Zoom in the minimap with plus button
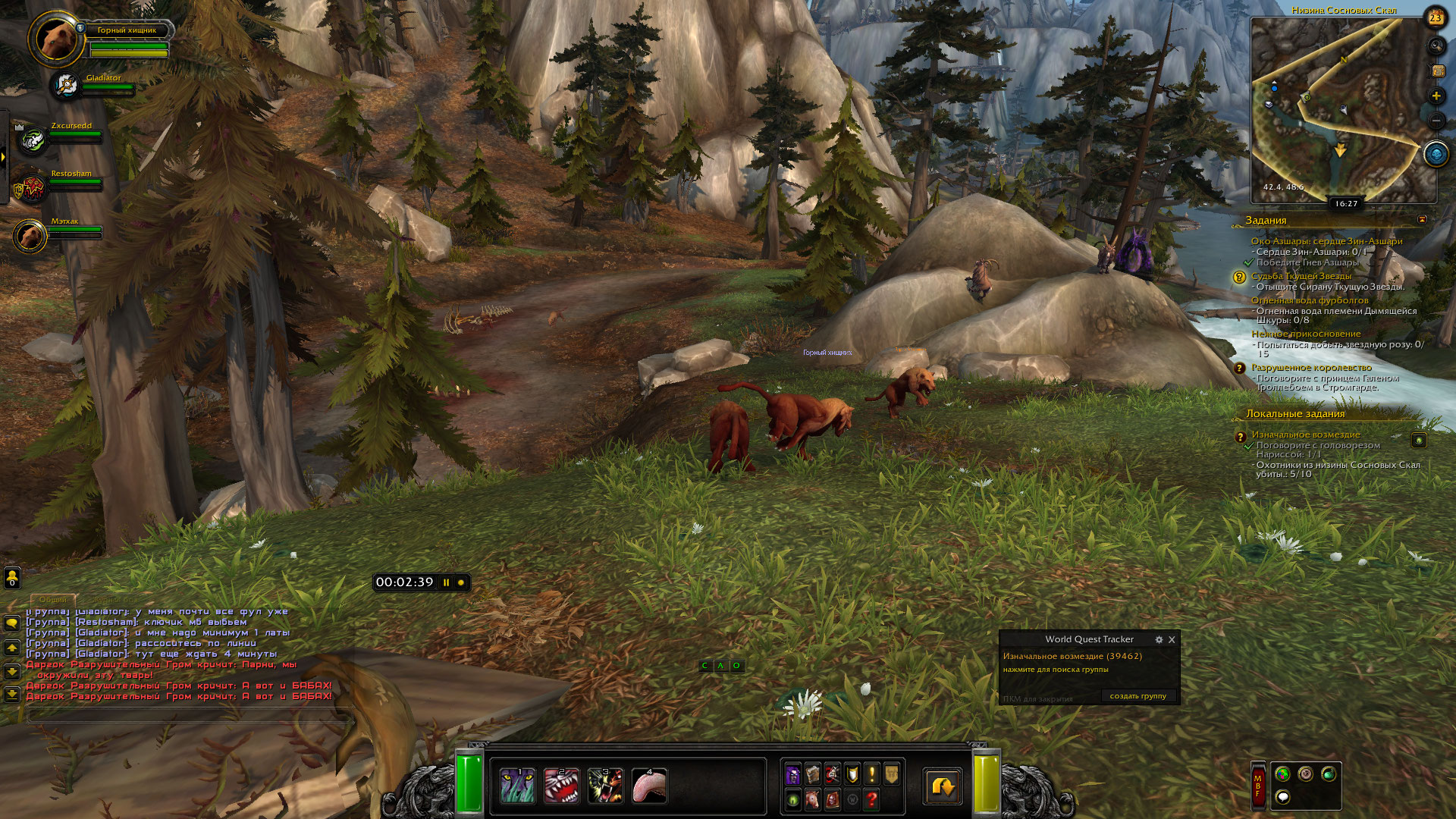The image size is (1456, 819). 1436,96
